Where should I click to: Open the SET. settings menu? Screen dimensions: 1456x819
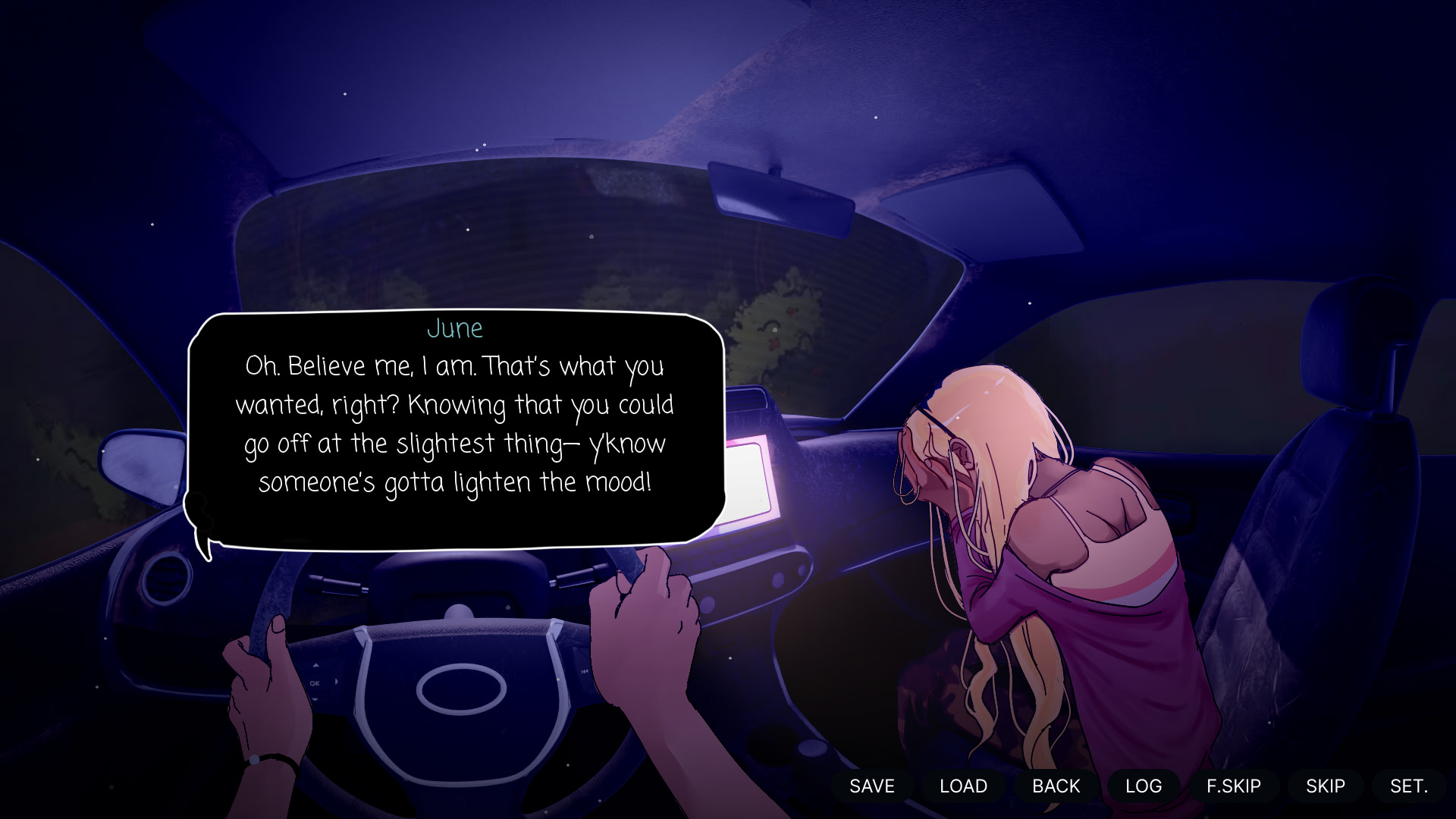pyautogui.click(x=1409, y=786)
